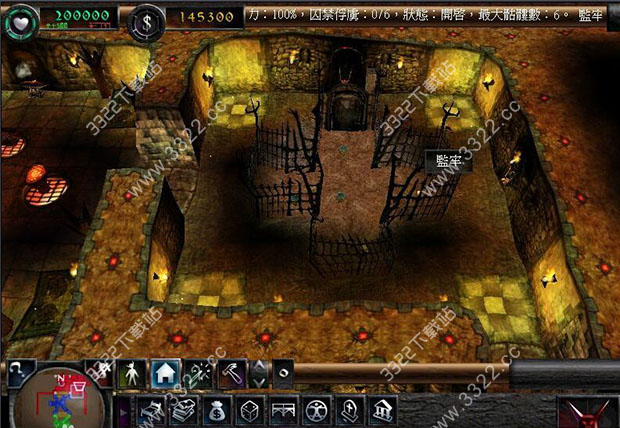Screen dimensions: 620x428
Task: Select the workshop tab with hammer icon
Action: (233, 374)
